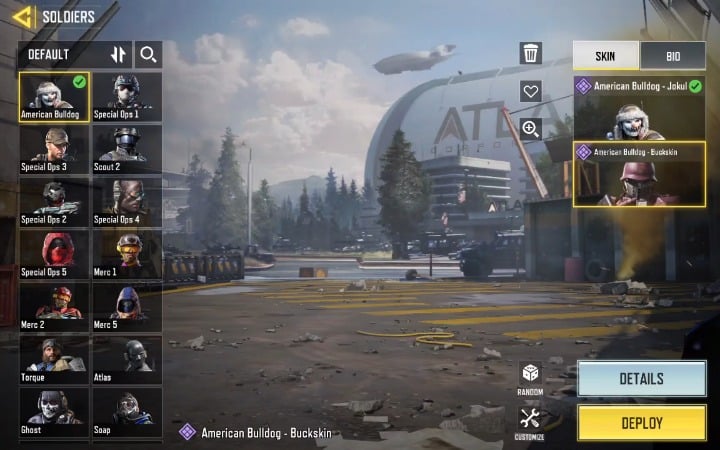Click the trash can delete icon

[531, 54]
